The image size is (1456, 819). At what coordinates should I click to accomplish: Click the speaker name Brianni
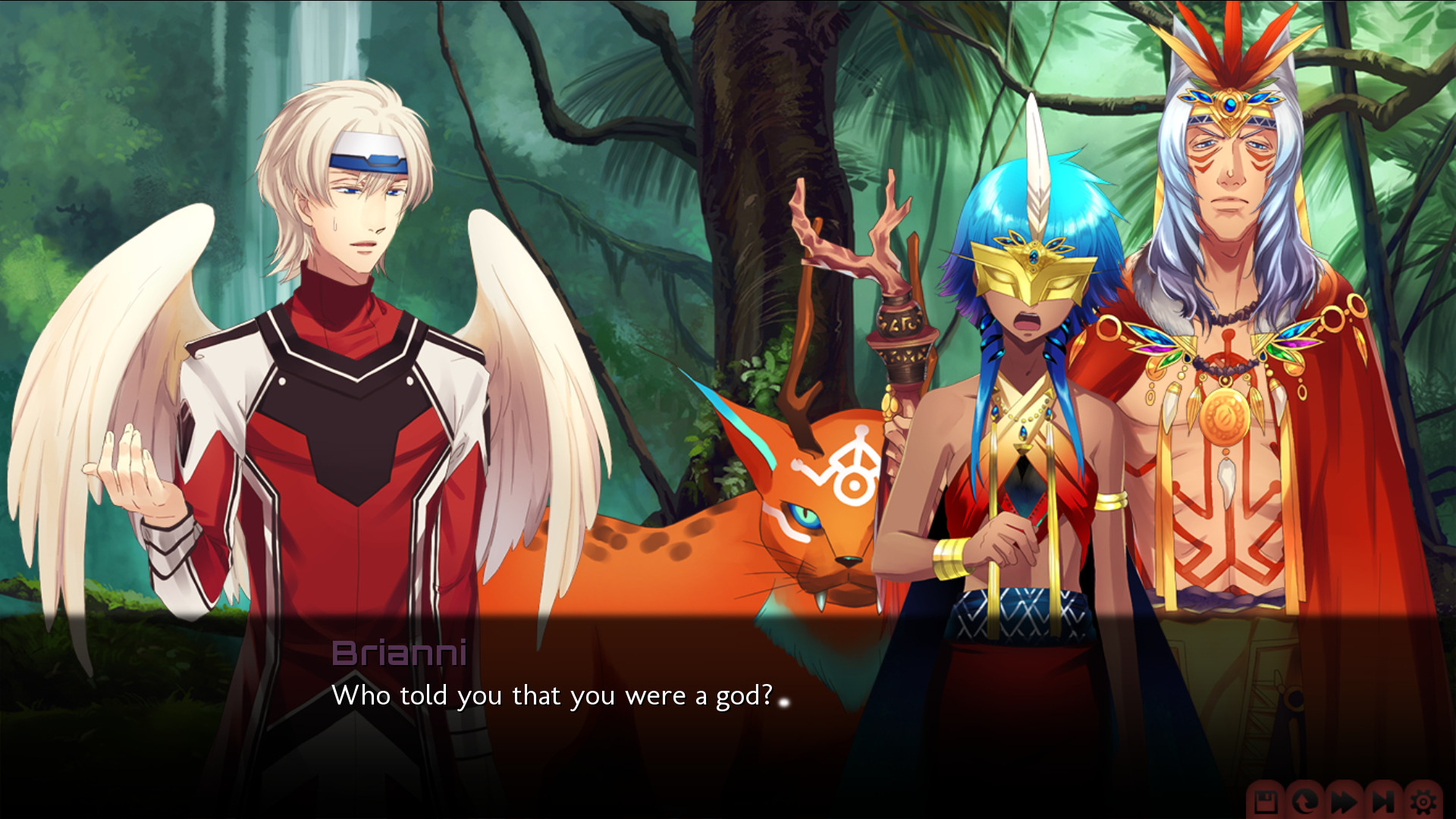(x=398, y=654)
